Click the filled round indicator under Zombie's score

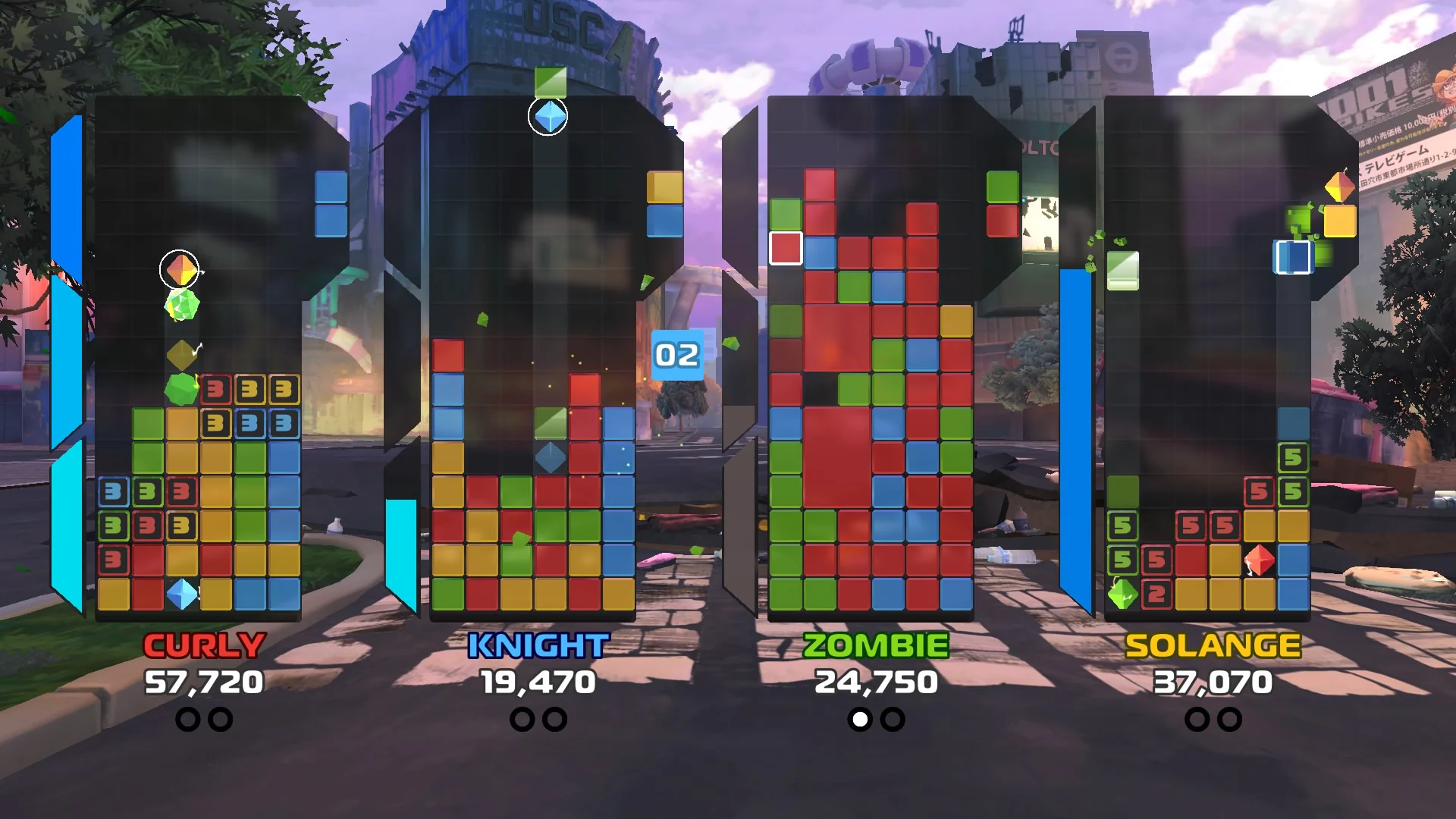coord(859,718)
